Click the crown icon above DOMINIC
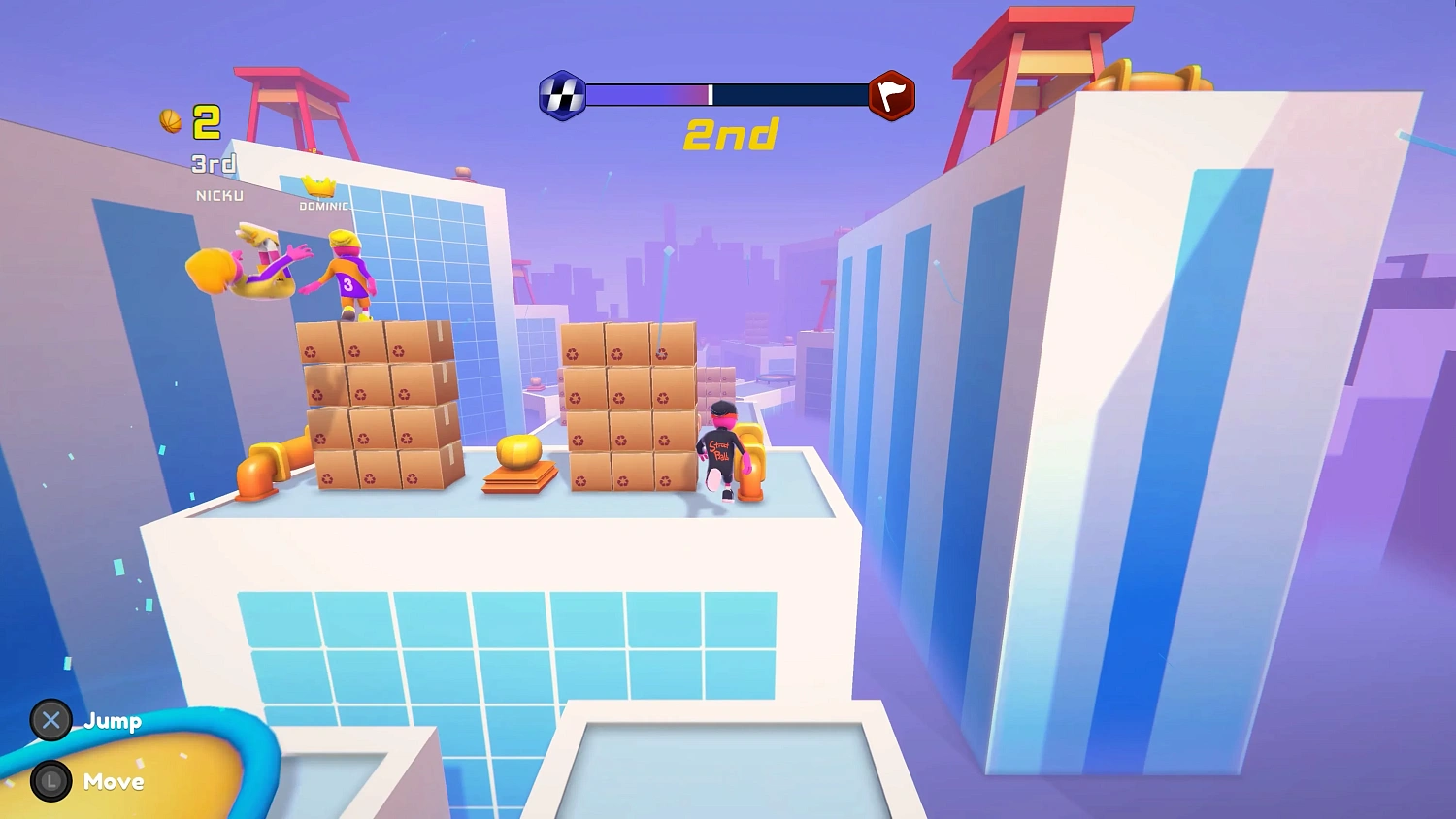1456x819 pixels. pyautogui.click(x=316, y=186)
